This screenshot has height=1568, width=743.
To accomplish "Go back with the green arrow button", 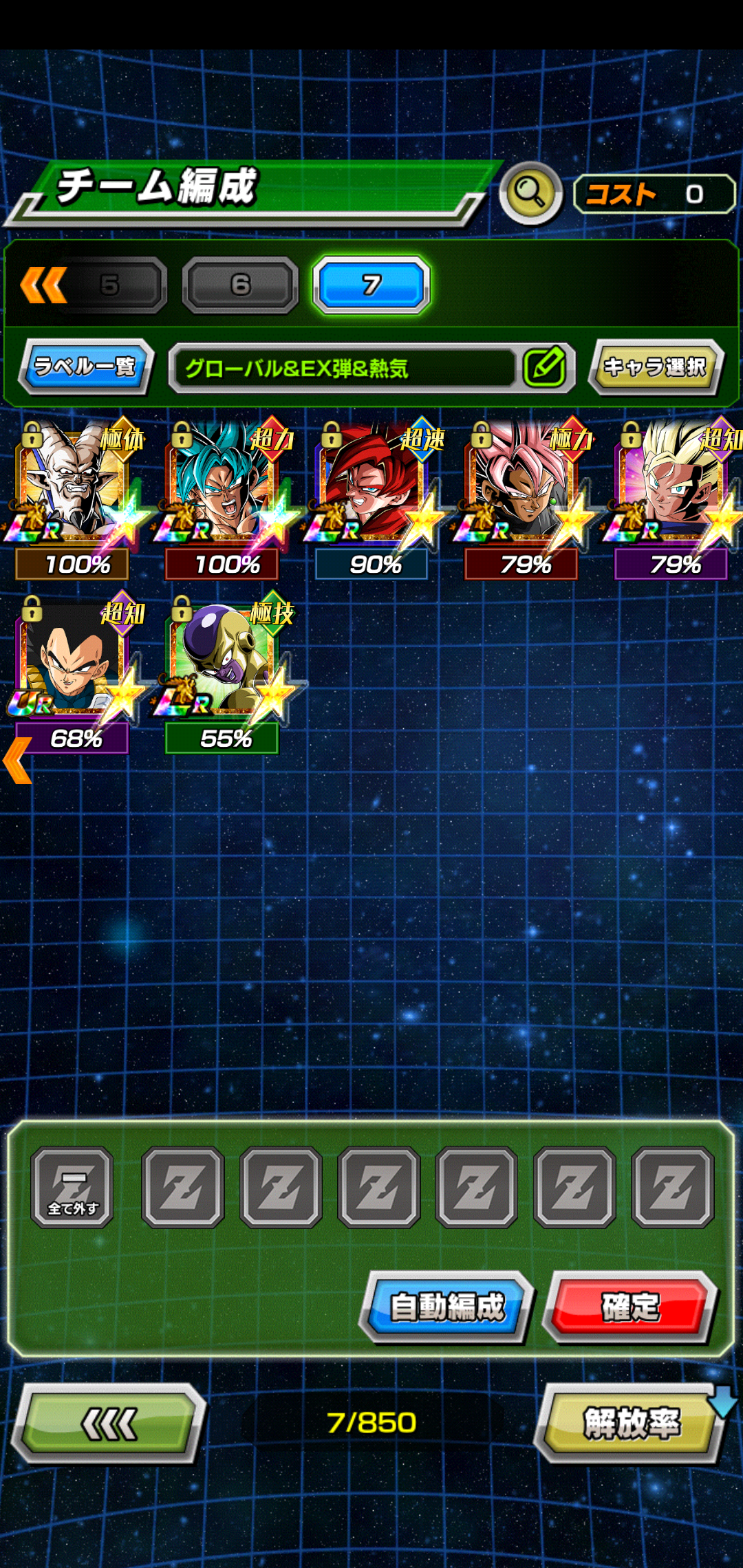I will coord(109,1423).
